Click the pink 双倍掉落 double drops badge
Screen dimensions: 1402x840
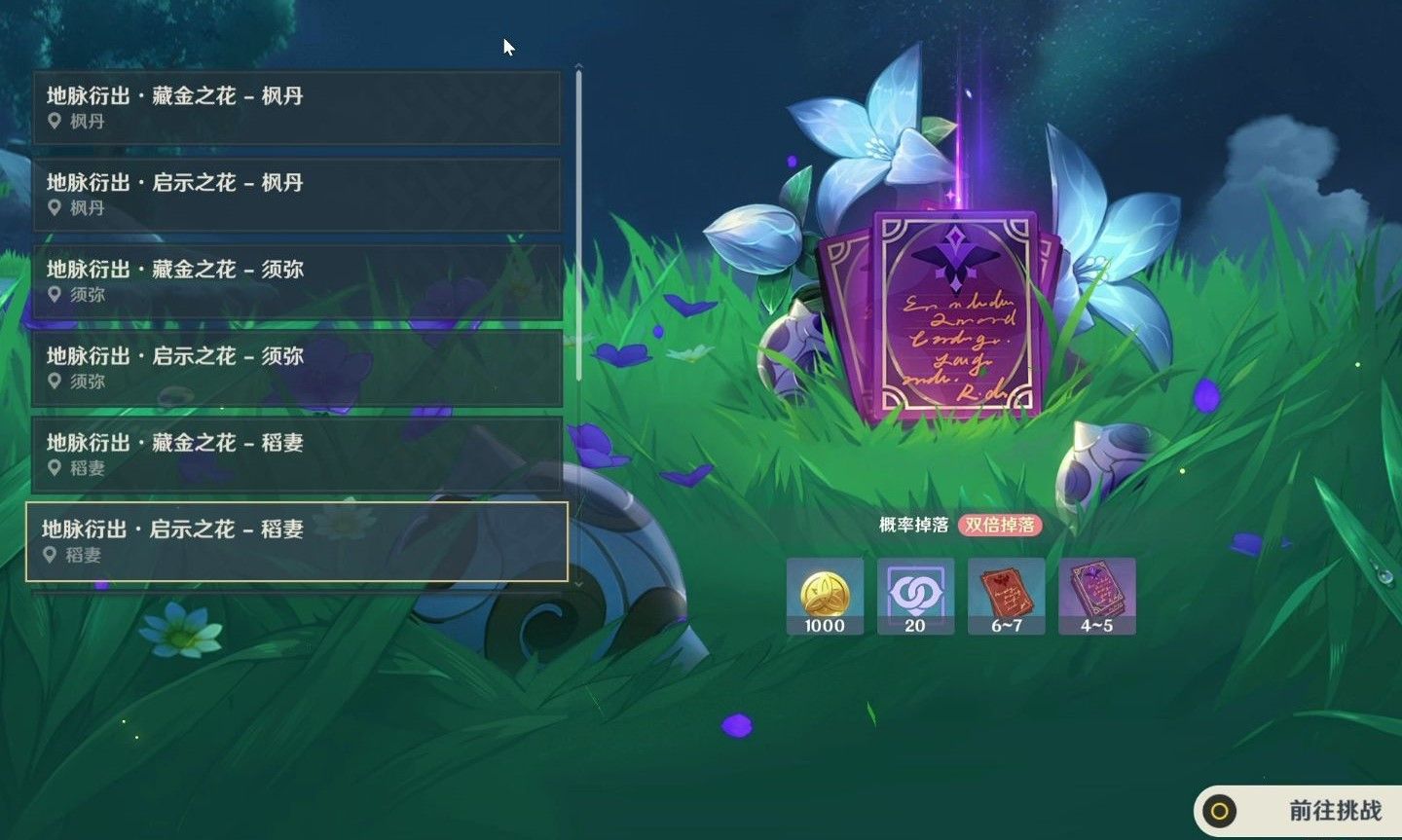[1001, 523]
